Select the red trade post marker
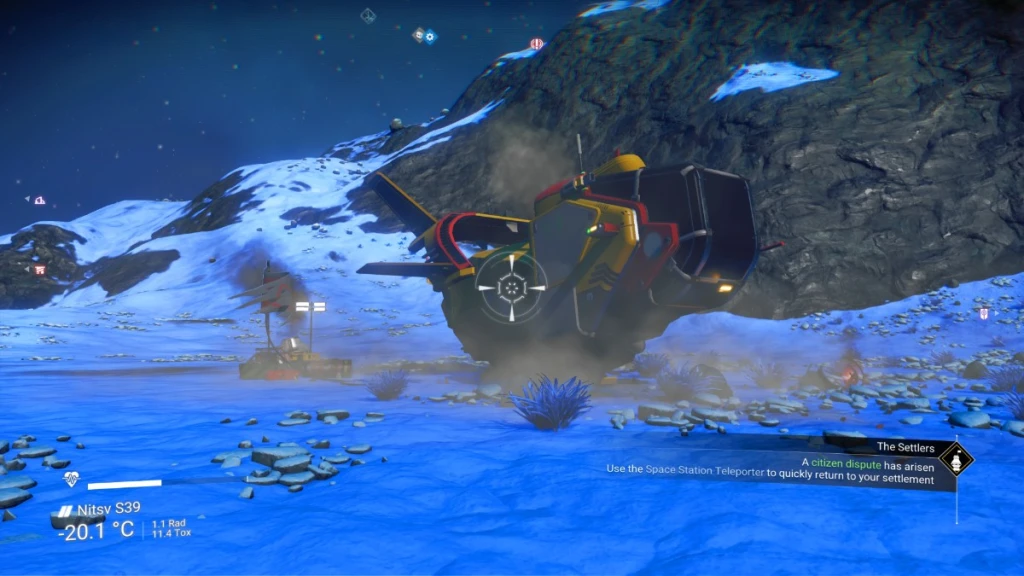Viewport: 1024px width, 576px height. (x=40, y=269)
